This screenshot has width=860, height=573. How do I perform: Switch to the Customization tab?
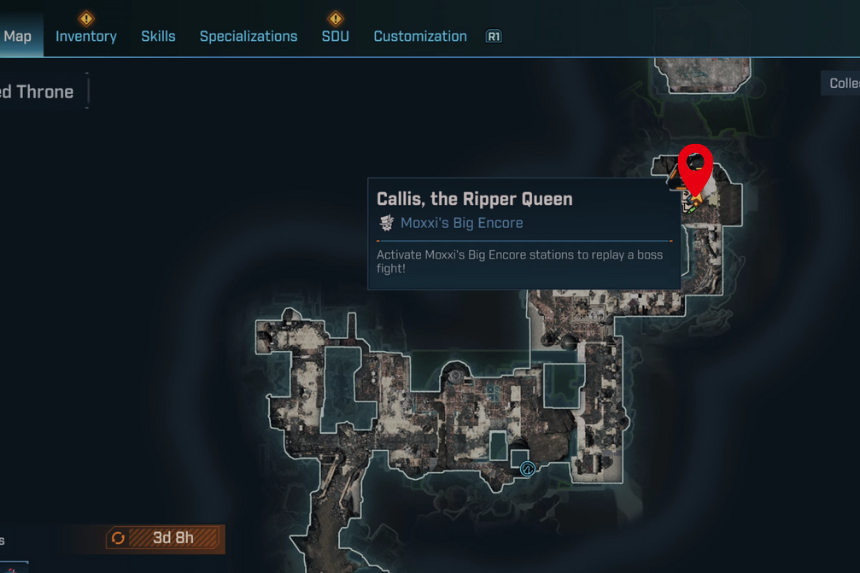click(x=420, y=36)
